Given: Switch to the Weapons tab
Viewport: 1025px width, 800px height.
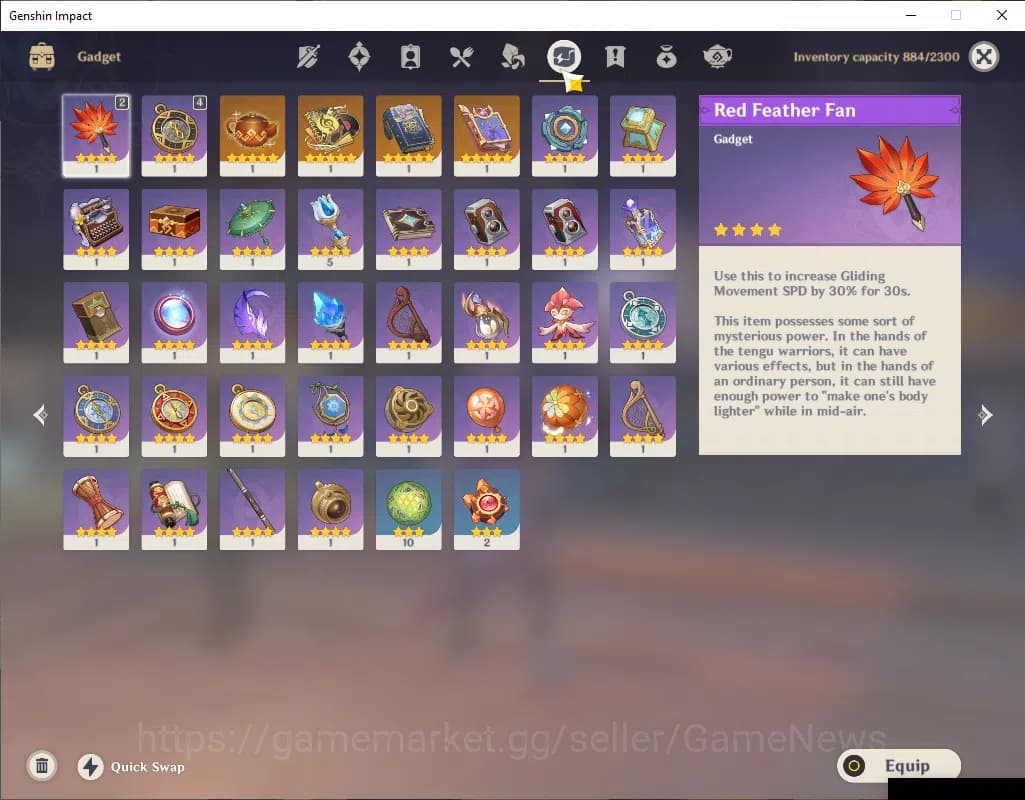Looking at the screenshot, I should 308,57.
